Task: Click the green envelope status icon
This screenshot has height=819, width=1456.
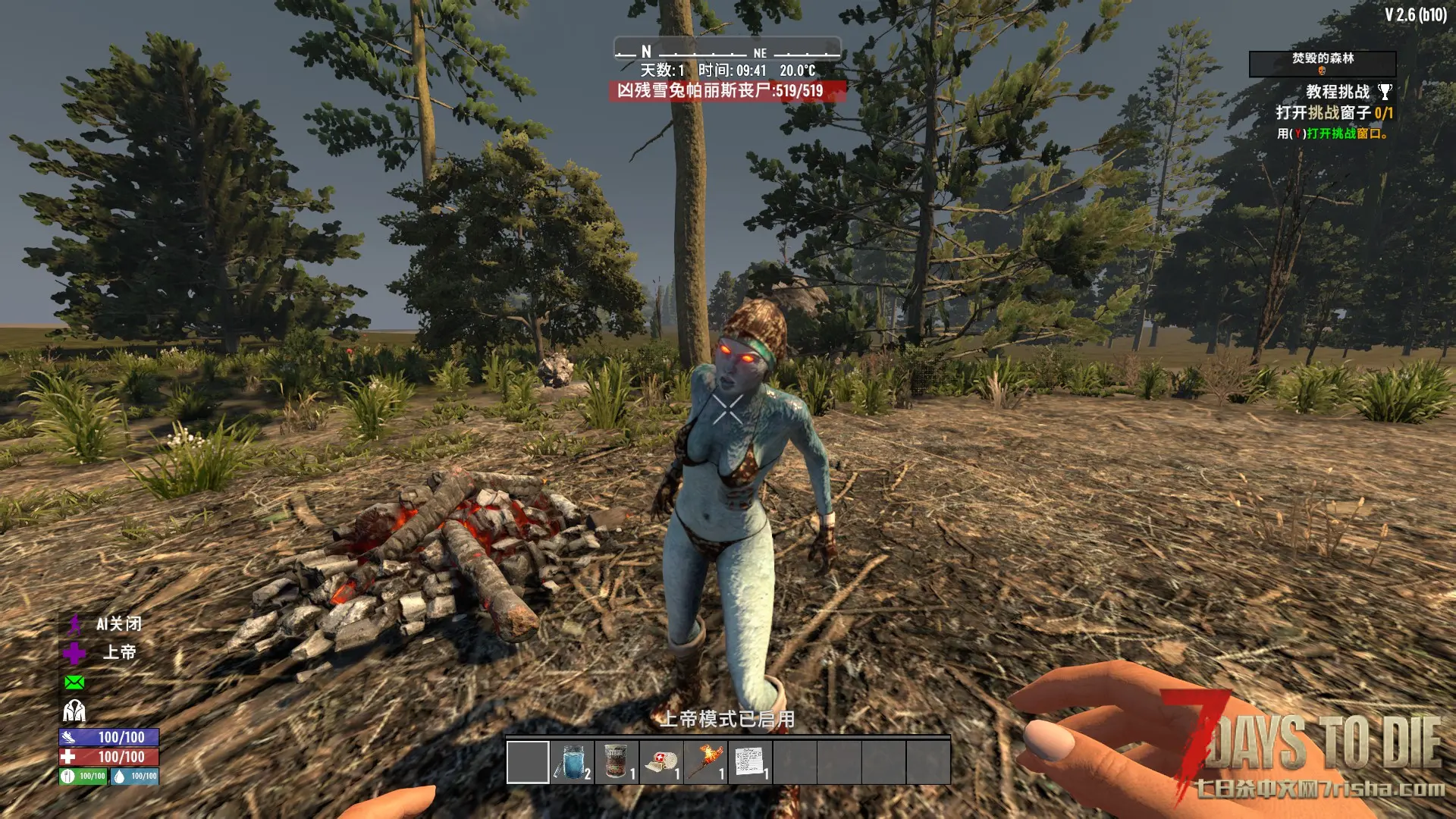Action: (74, 682)
